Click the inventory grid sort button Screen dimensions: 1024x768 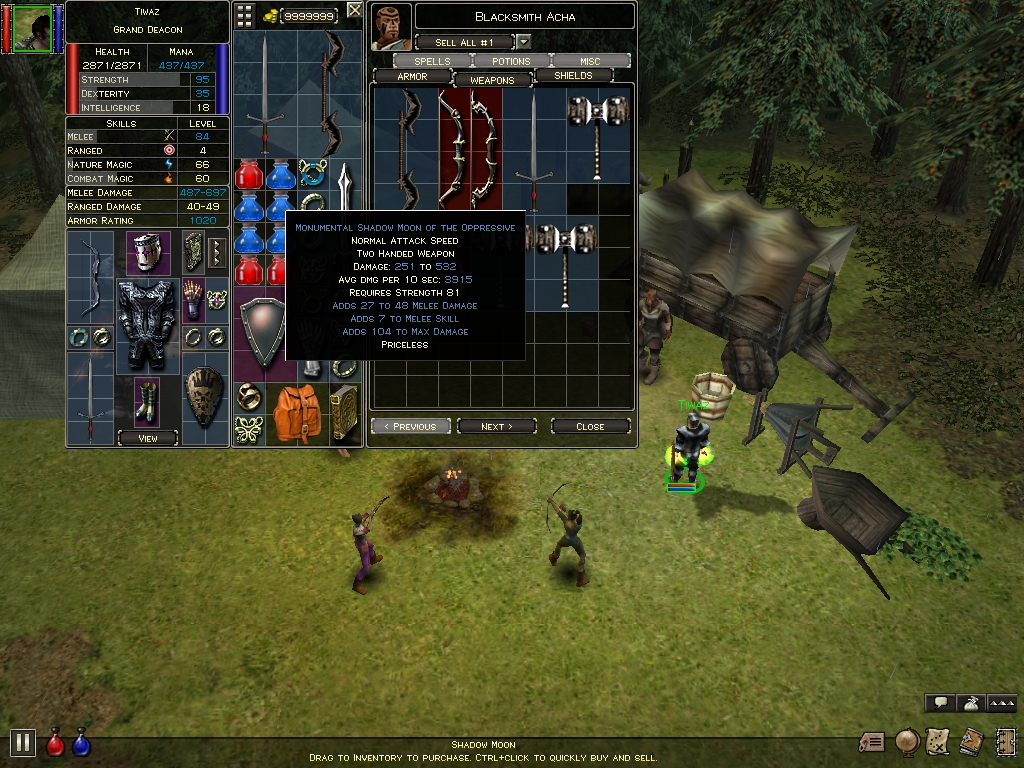click(x=244, y=14)
